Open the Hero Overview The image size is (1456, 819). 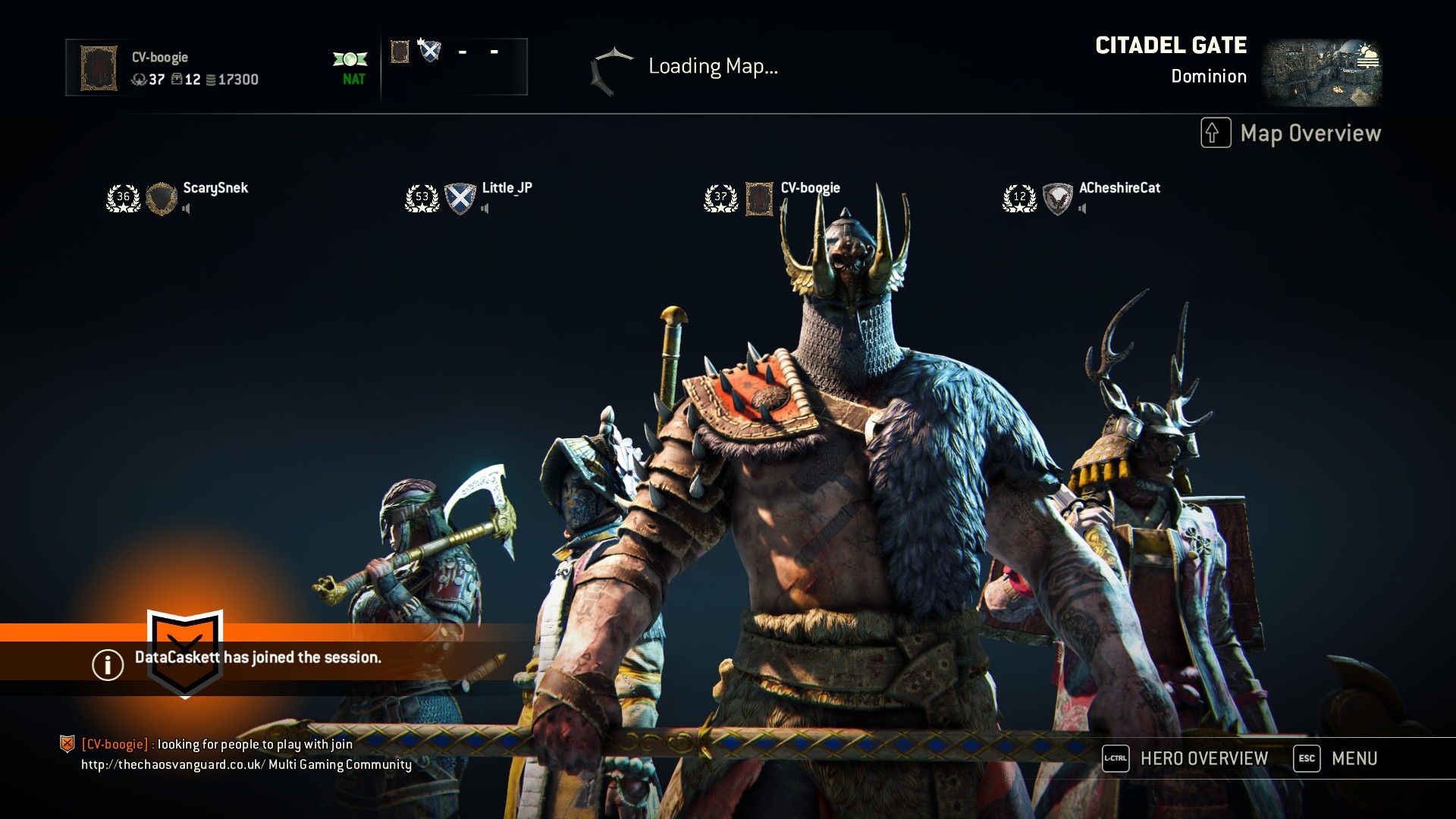click(x=1185, y=758)
